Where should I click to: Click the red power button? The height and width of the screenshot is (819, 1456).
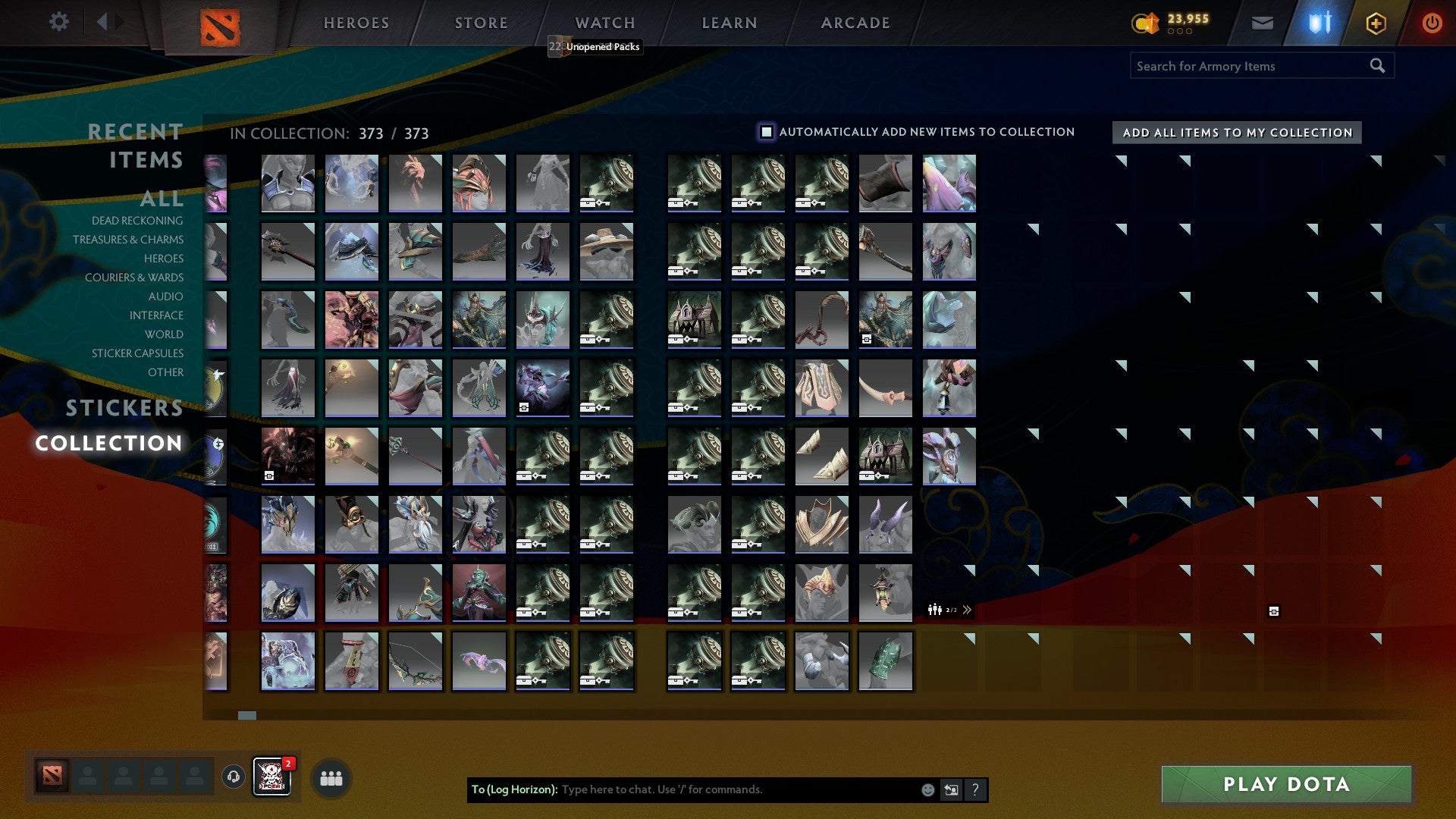1432,23
